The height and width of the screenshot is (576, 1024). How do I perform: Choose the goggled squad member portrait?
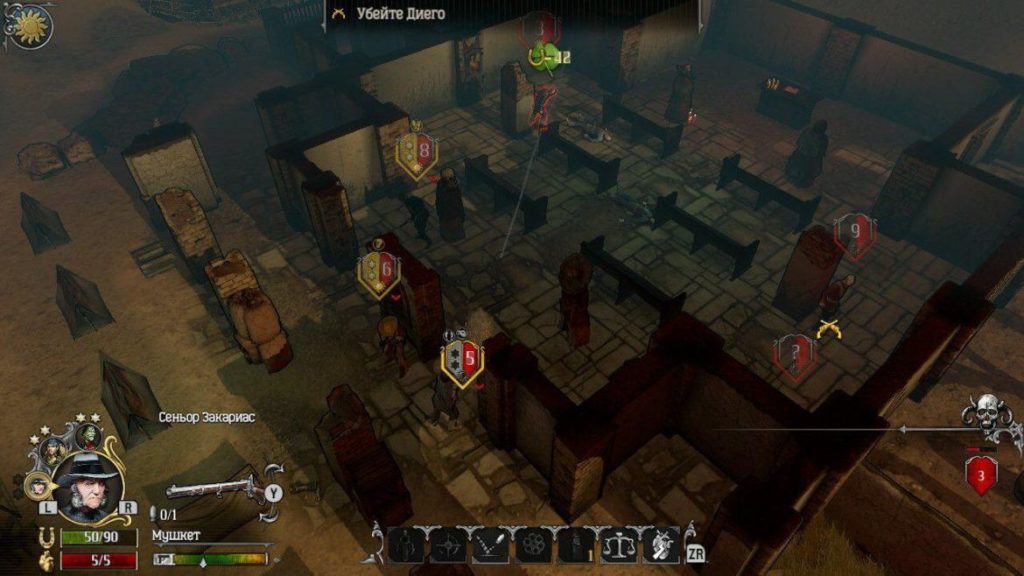pyautogui.click(x=51, y=450)
